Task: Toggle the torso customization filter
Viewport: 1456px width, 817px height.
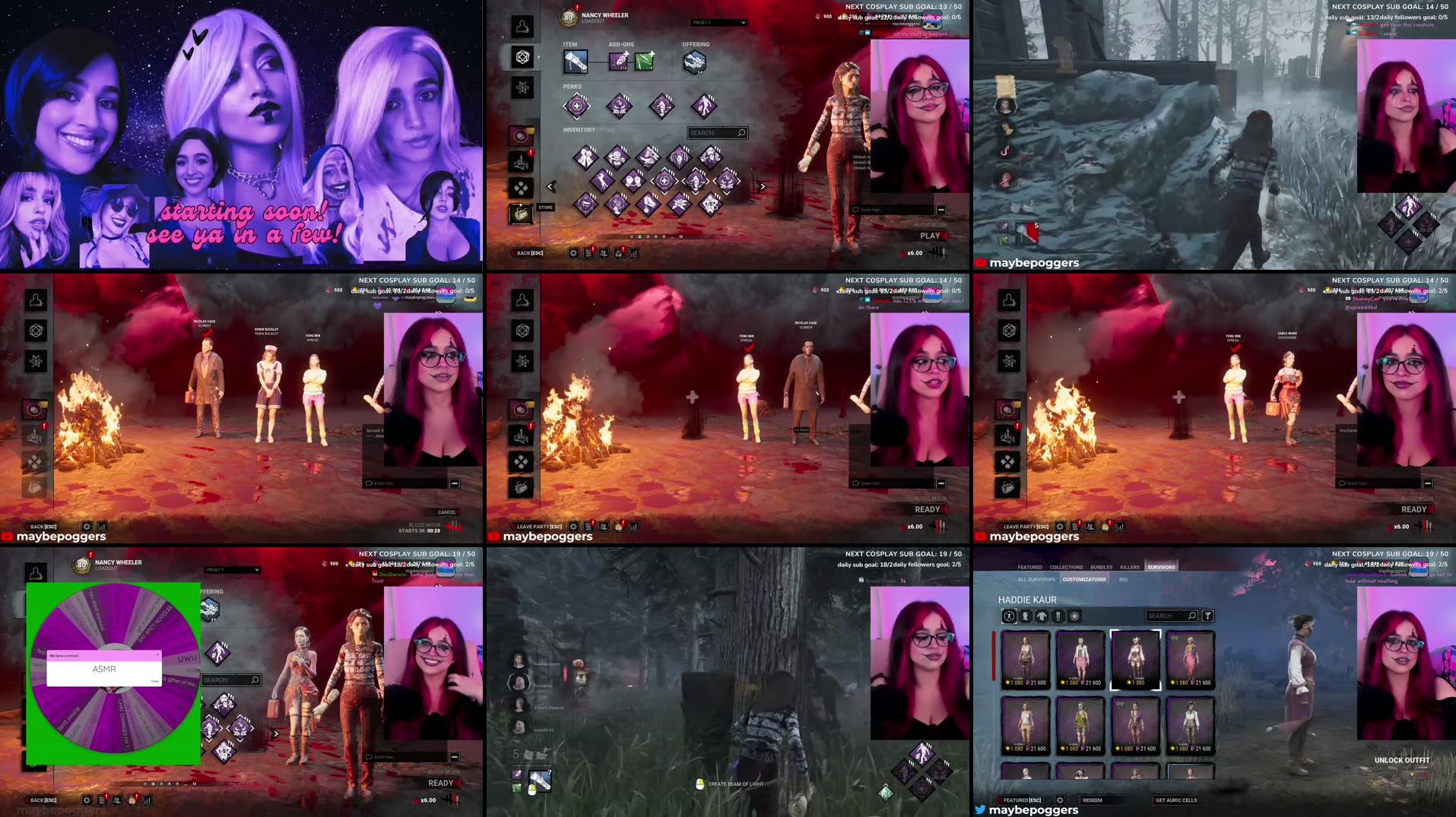Action: pyautogui.click(x=1042, y=616)
